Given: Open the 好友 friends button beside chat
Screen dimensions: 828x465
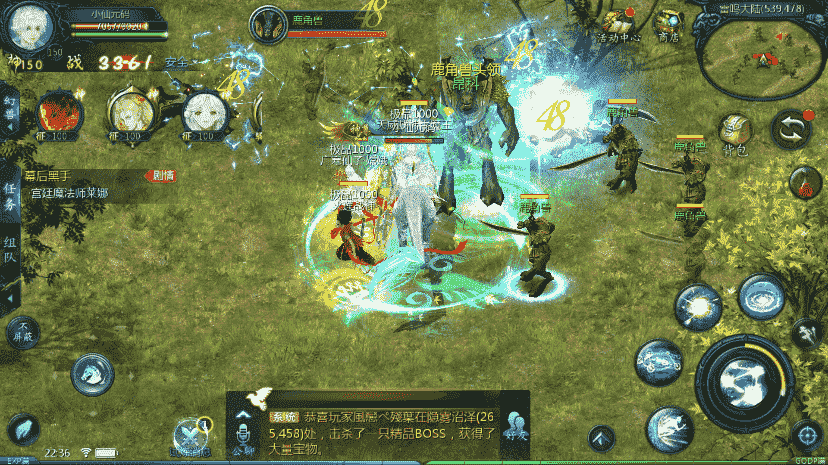Looking at the screenshot, I should pyautogui.click(x=516, y=425).
